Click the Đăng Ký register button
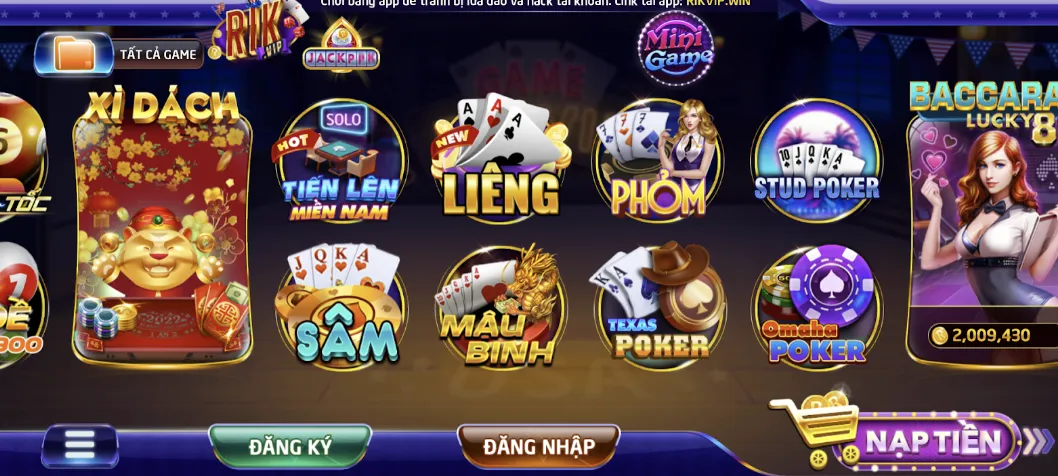 [290, 446]
